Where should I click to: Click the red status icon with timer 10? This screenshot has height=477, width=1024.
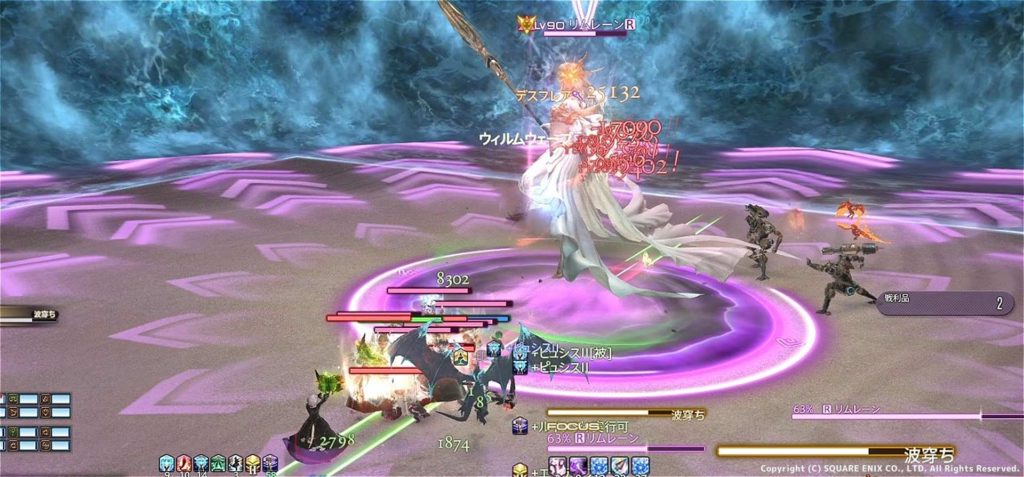(x=184, y=463)
